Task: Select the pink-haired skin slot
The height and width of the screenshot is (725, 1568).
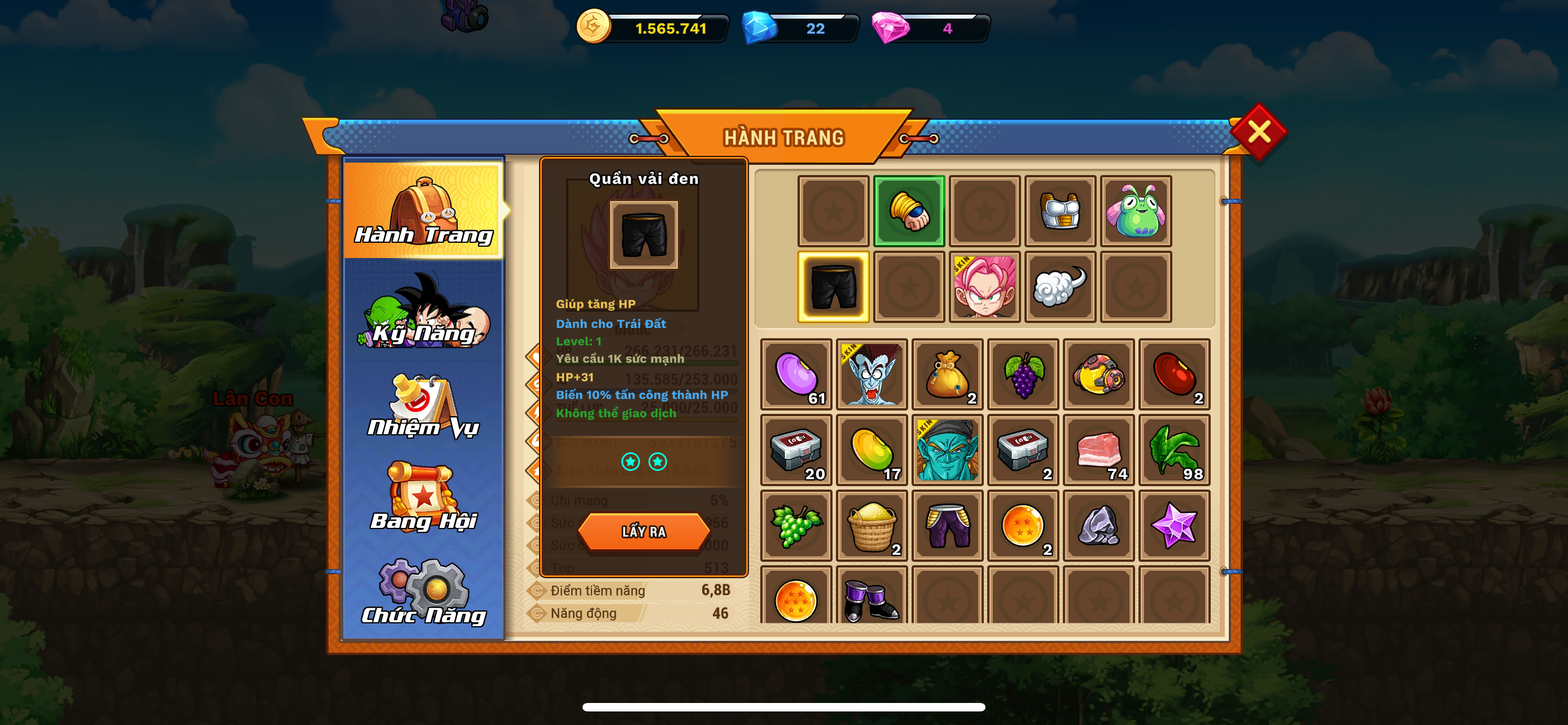Action: [x=984, y=287]
